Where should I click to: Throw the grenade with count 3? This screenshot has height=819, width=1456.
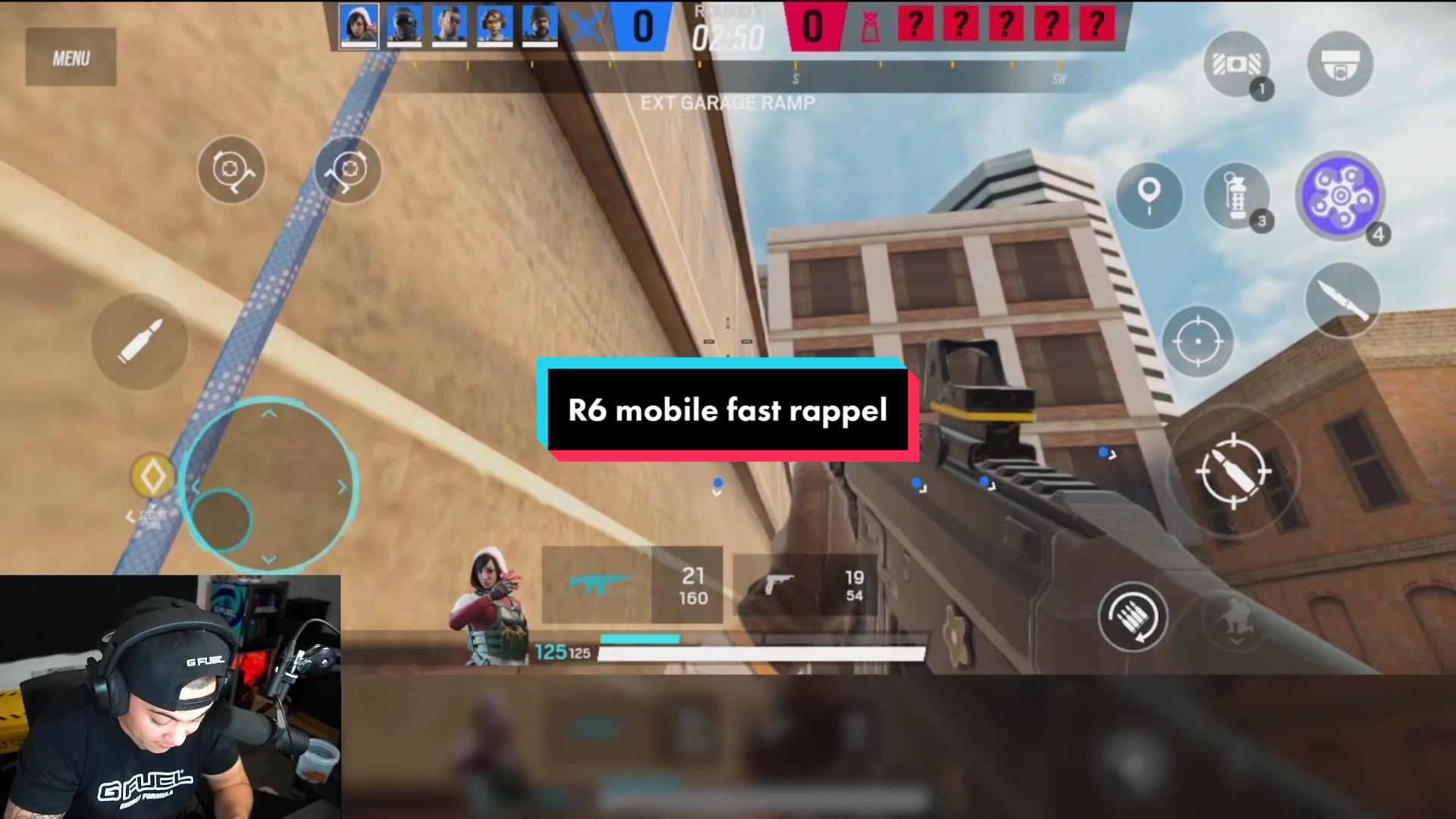click(x=1236, y=196)
